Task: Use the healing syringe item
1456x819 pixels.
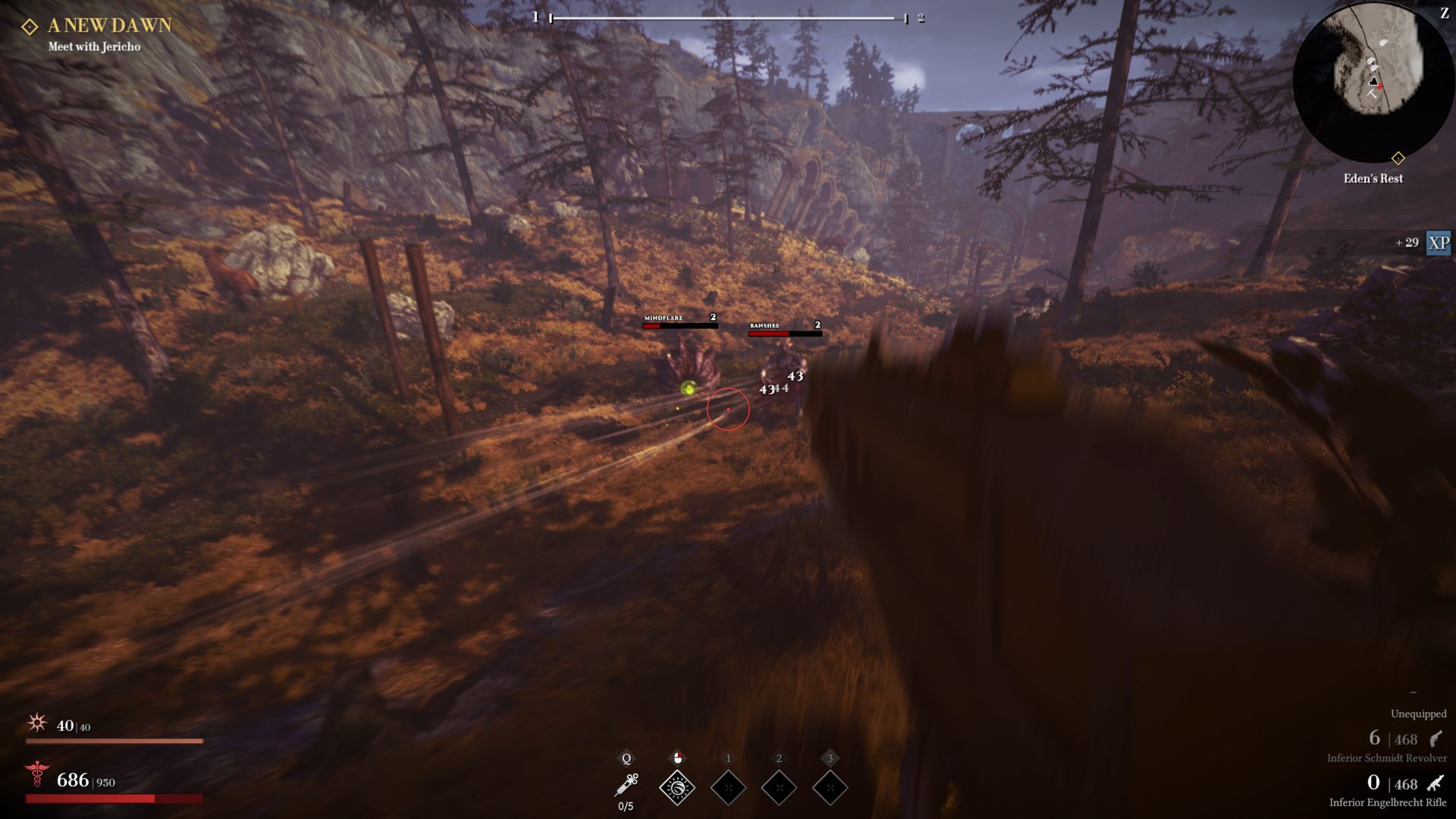Action: coord(626,786)
